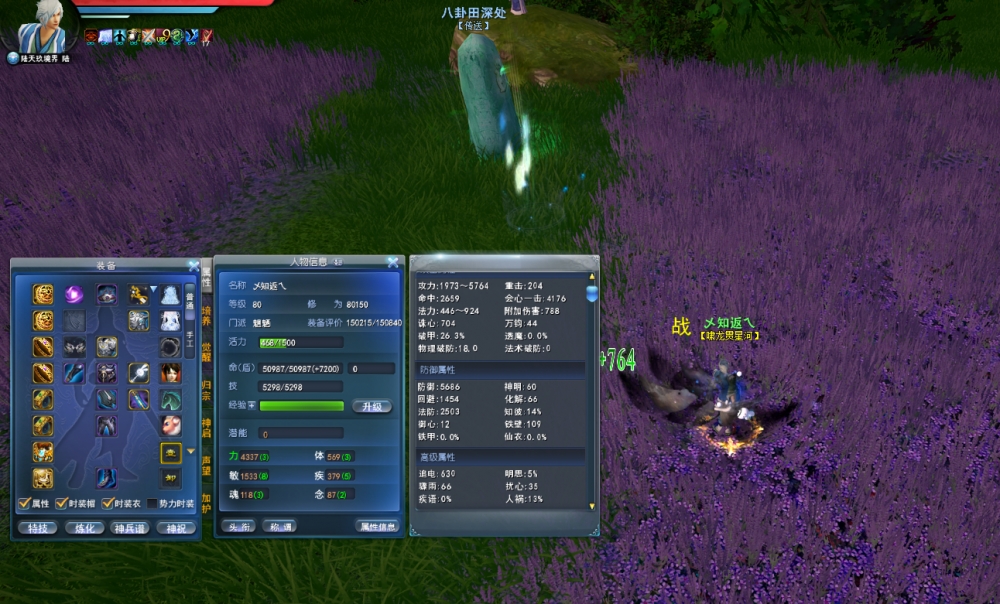The image size is (1000, 604).
Task: Open the 神兵谱 weapon codex
Action: (130, 528)
